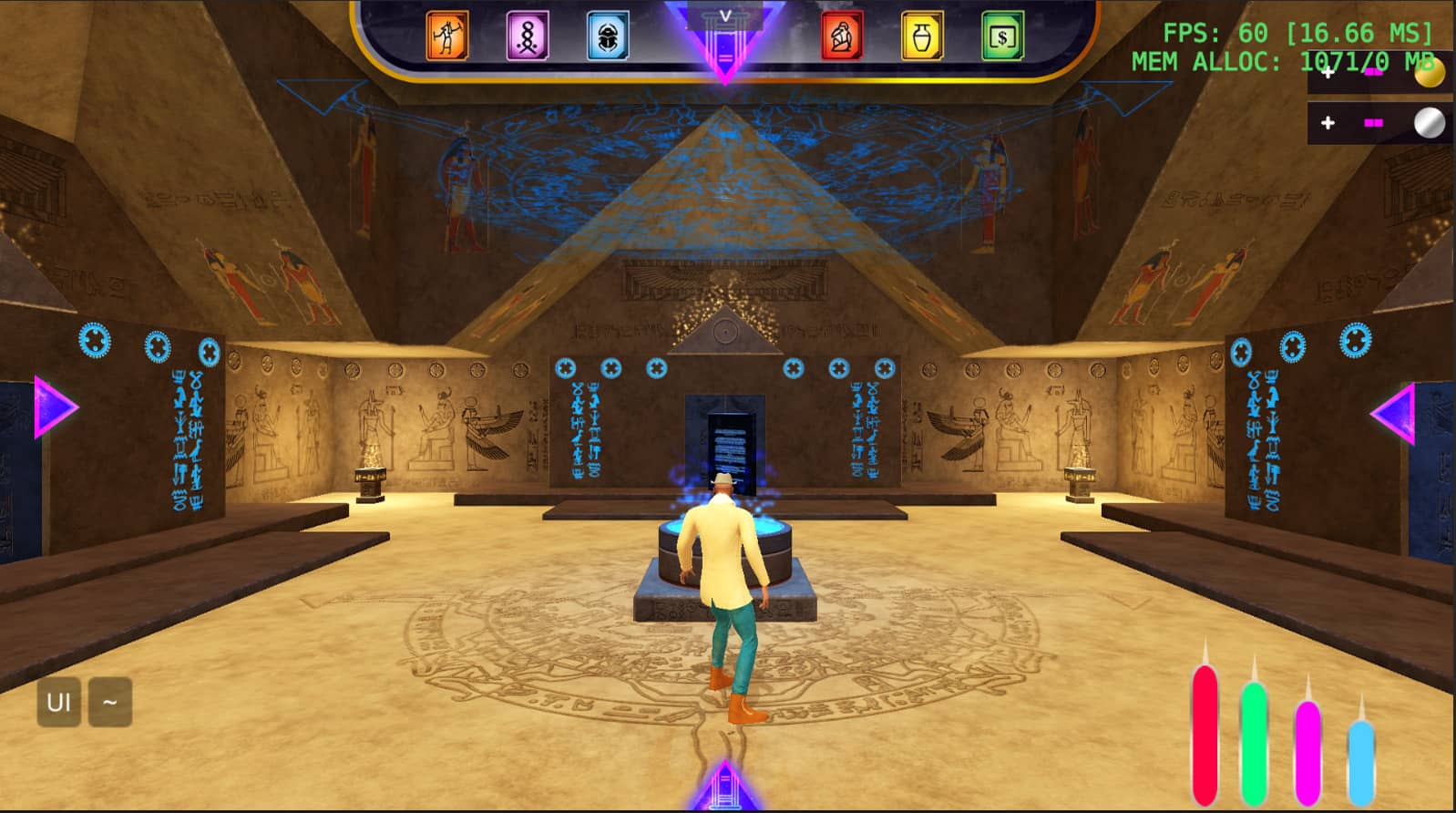Open the green dollar shop icon

tap(1002, 36)
